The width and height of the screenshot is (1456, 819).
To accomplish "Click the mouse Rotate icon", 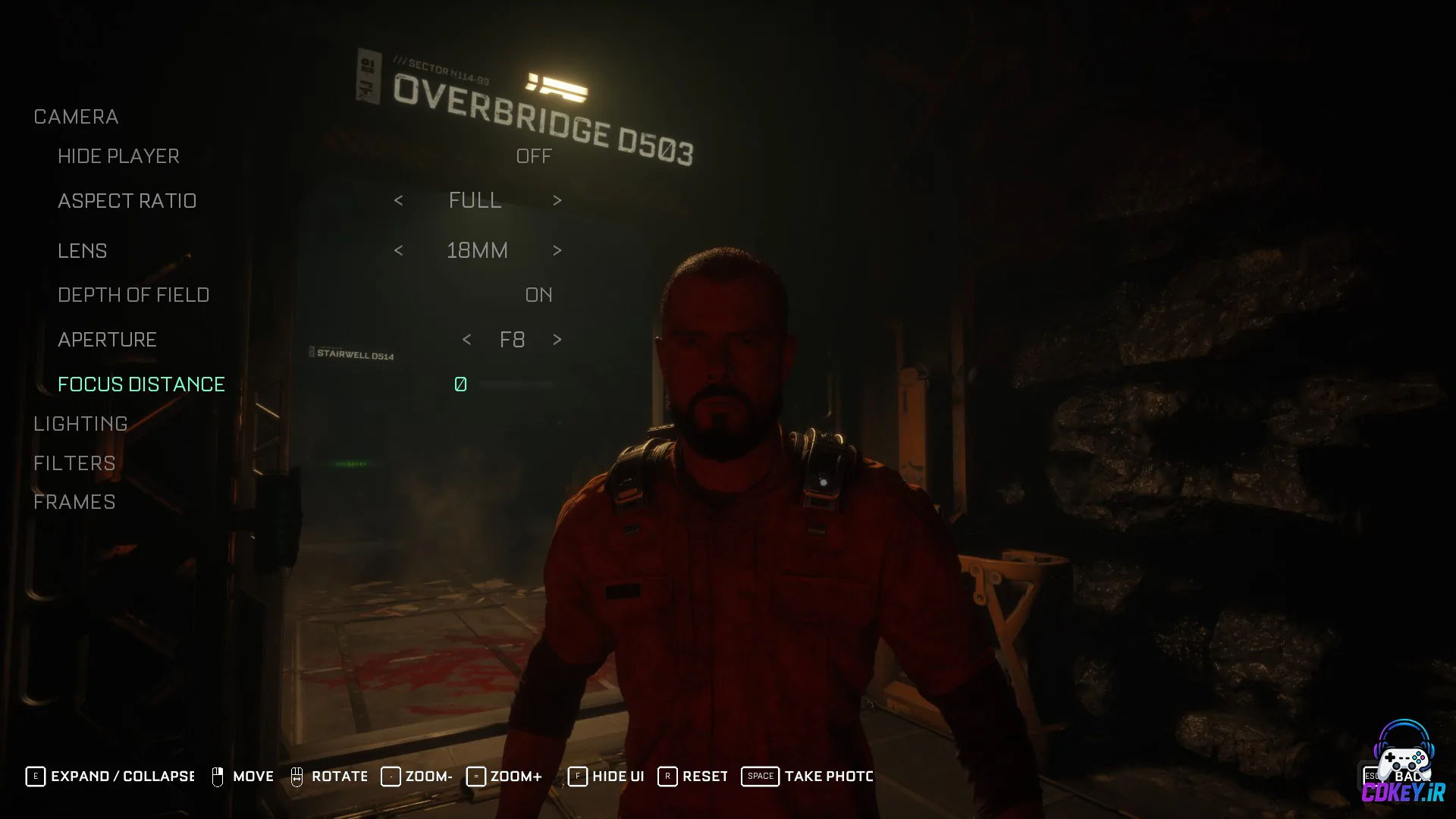I will tap(297, 776).
